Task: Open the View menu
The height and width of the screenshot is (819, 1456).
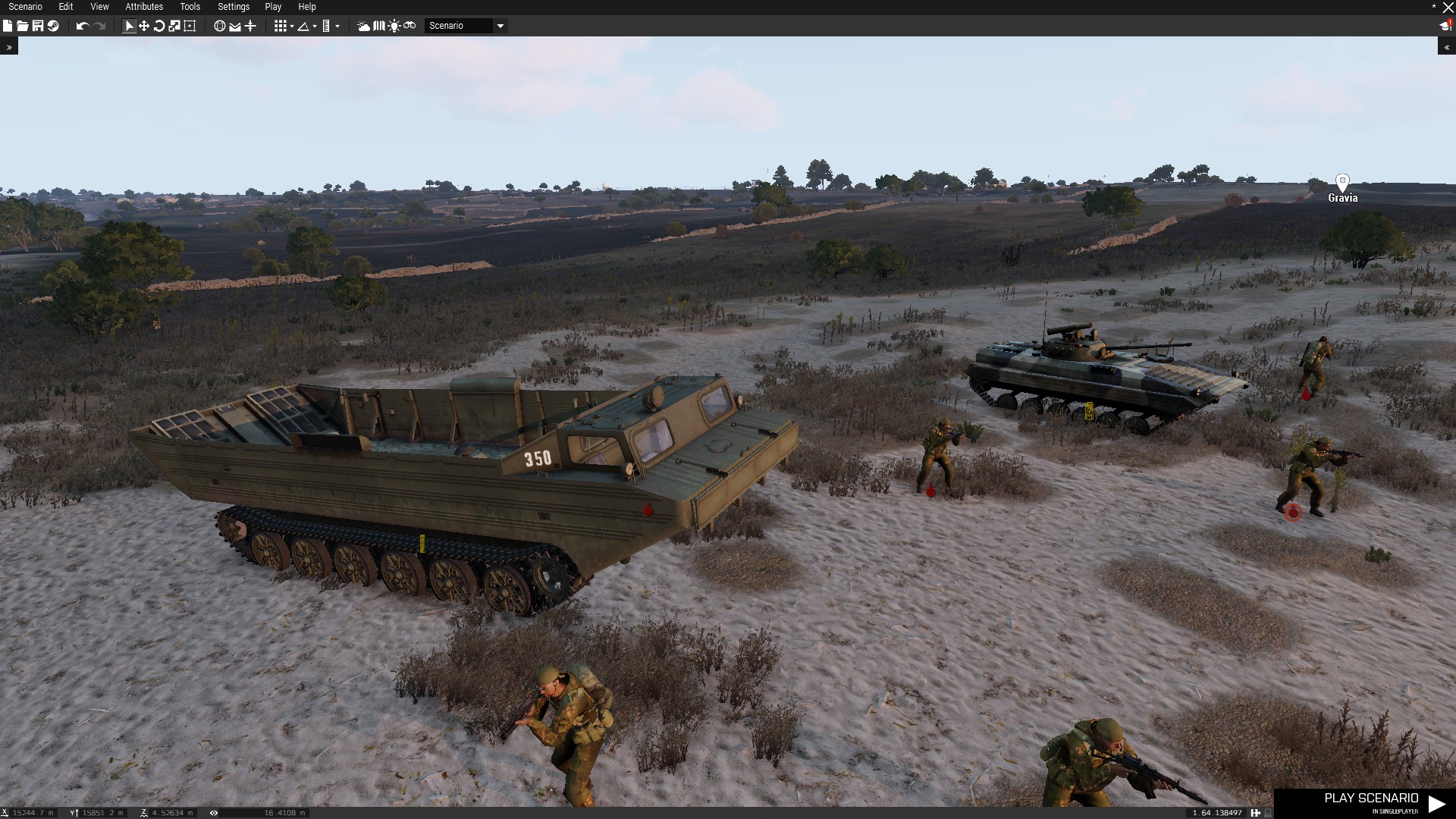Action: [x=99, y=7]
